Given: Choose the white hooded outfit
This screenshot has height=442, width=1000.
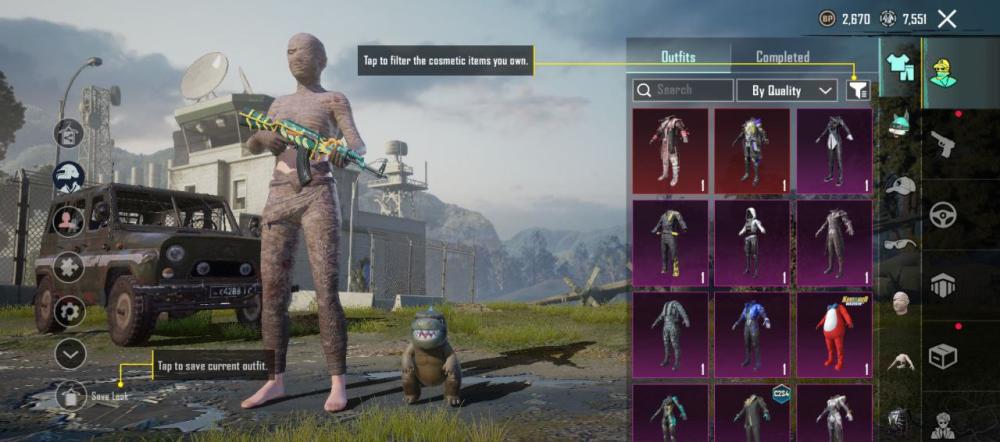Looking at the screenshot, I should click(x=752, y=242).
